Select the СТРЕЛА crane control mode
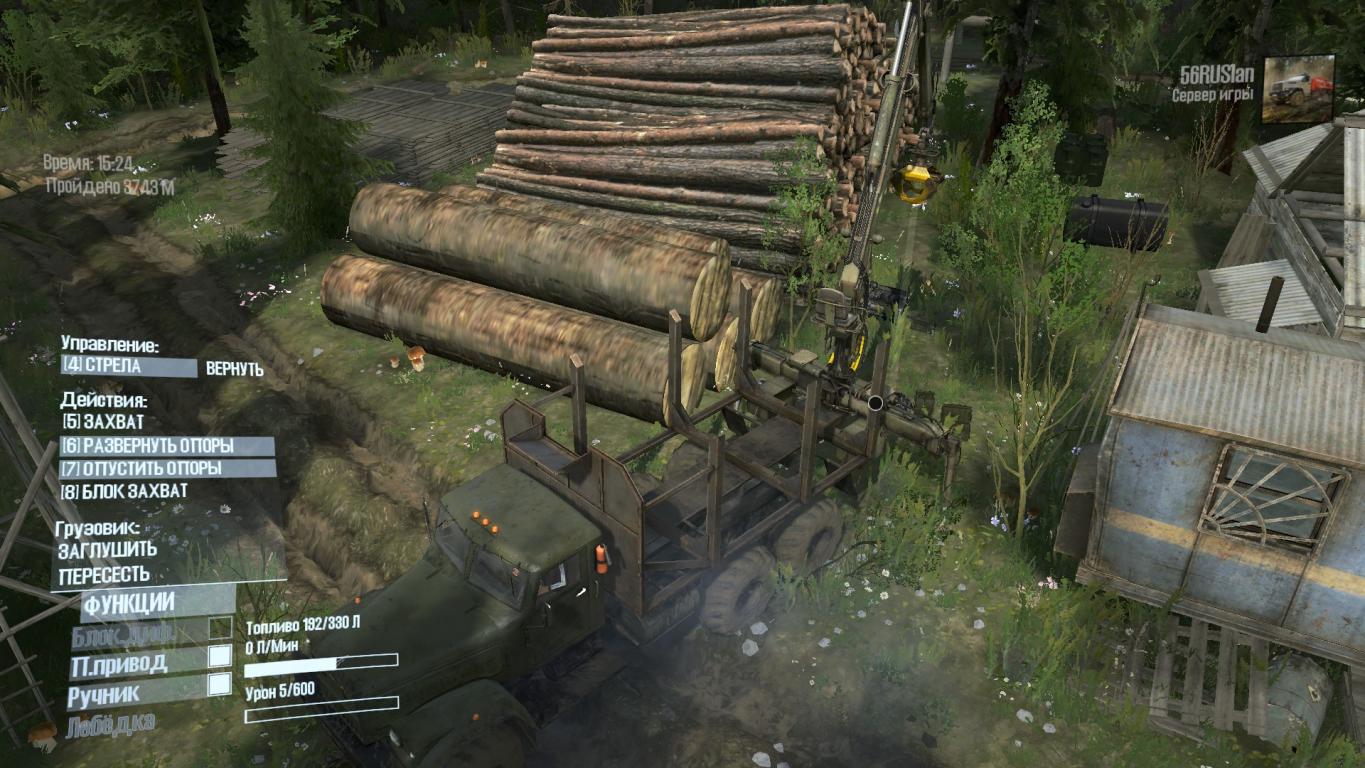 click(129, 367)
